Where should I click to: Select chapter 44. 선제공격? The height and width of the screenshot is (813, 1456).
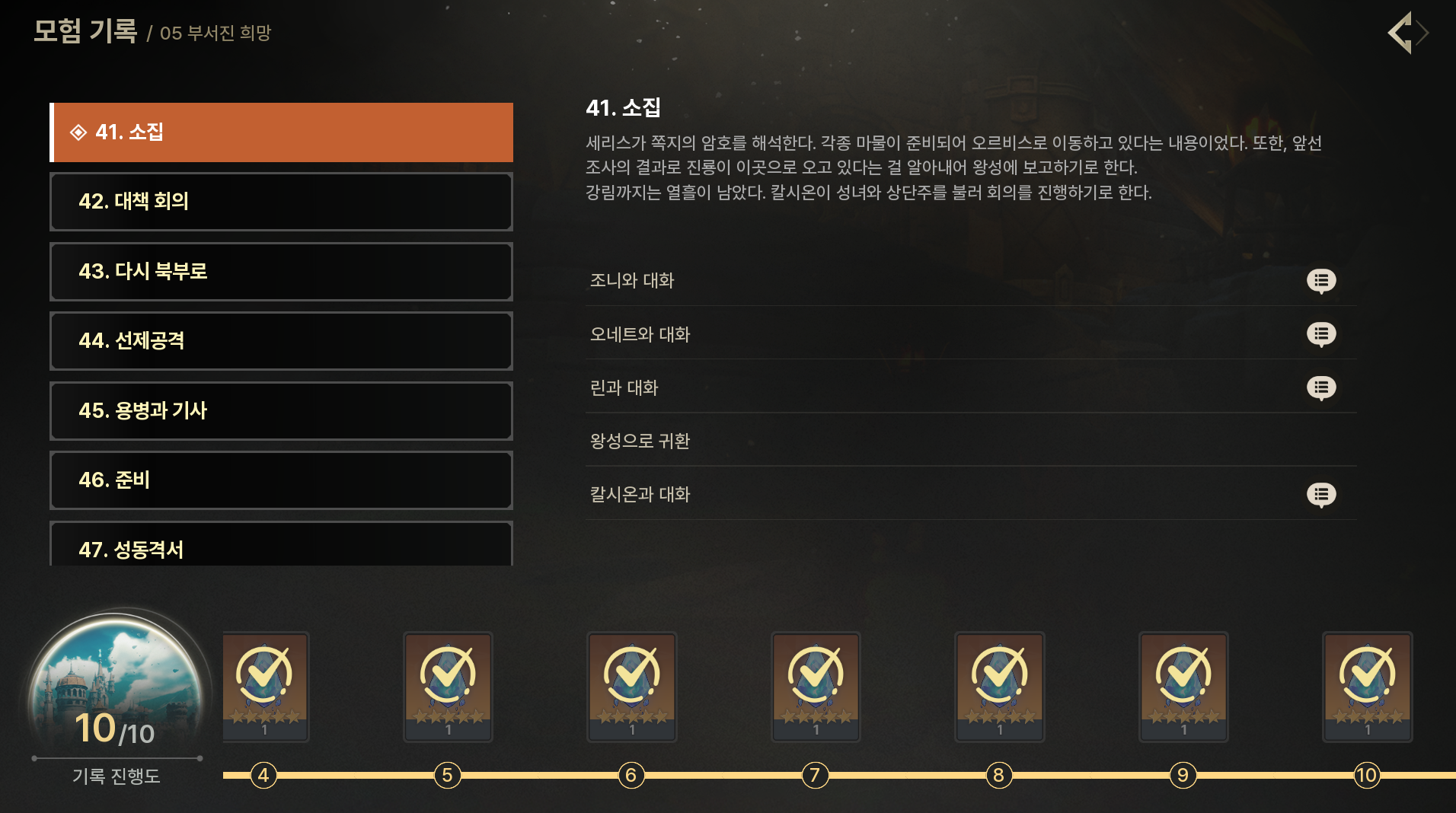pyautogui.click(x=281, y=341)
